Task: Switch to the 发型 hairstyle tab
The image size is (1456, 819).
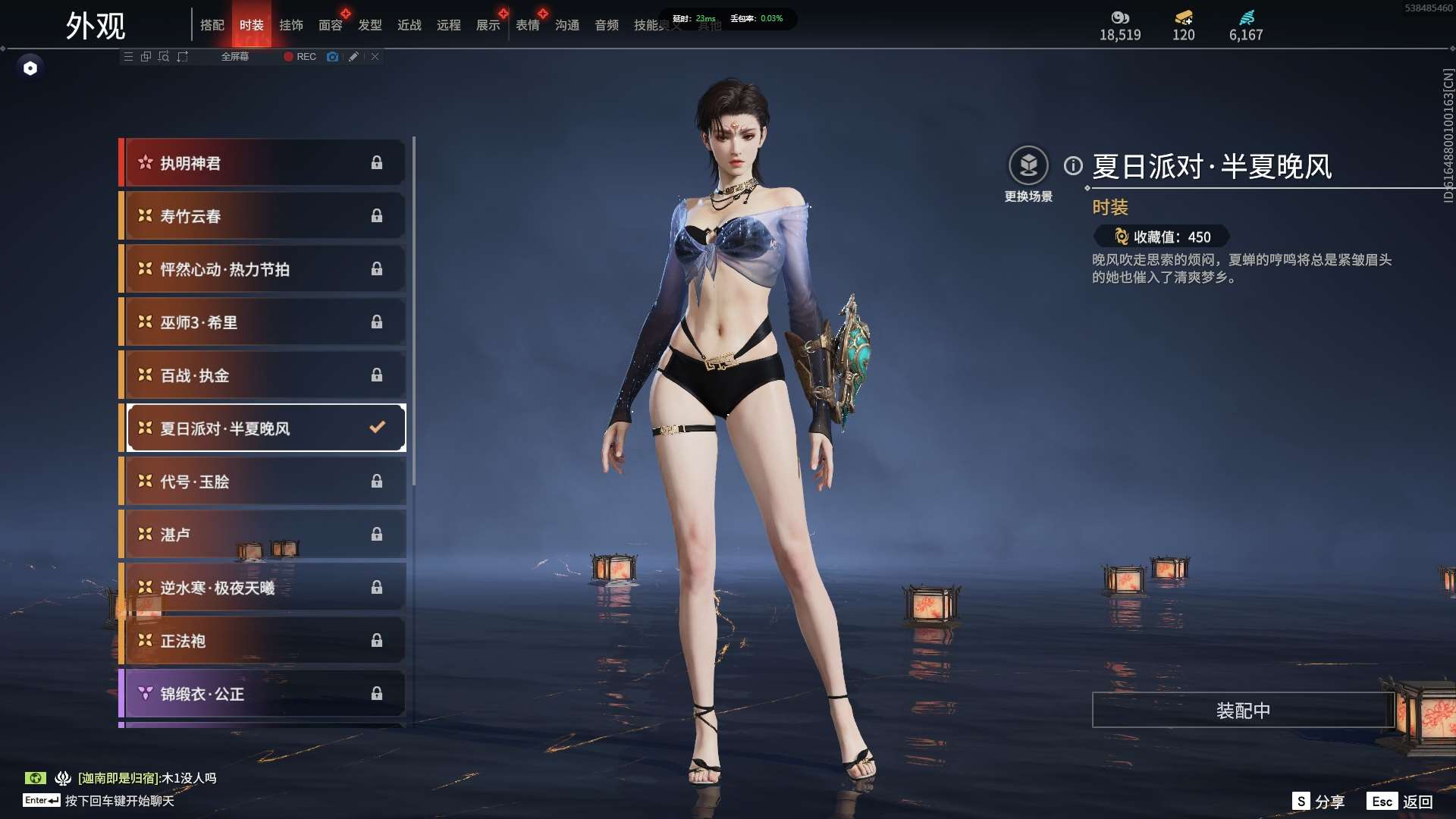Action: 370,25
